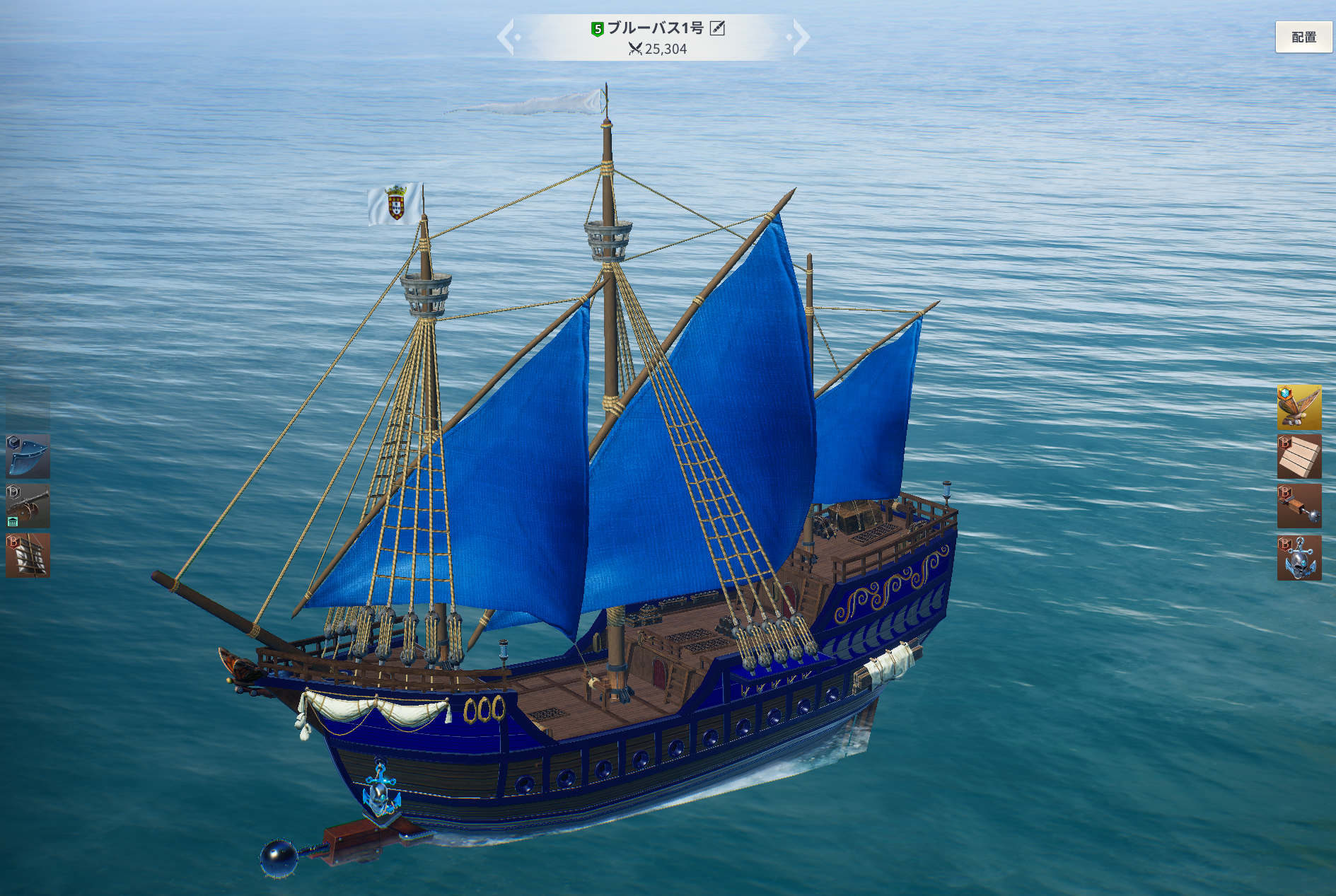Select the golden butterfly item slot
The height and width of the screenshot is (896, 1336).
coord(1299,407)
